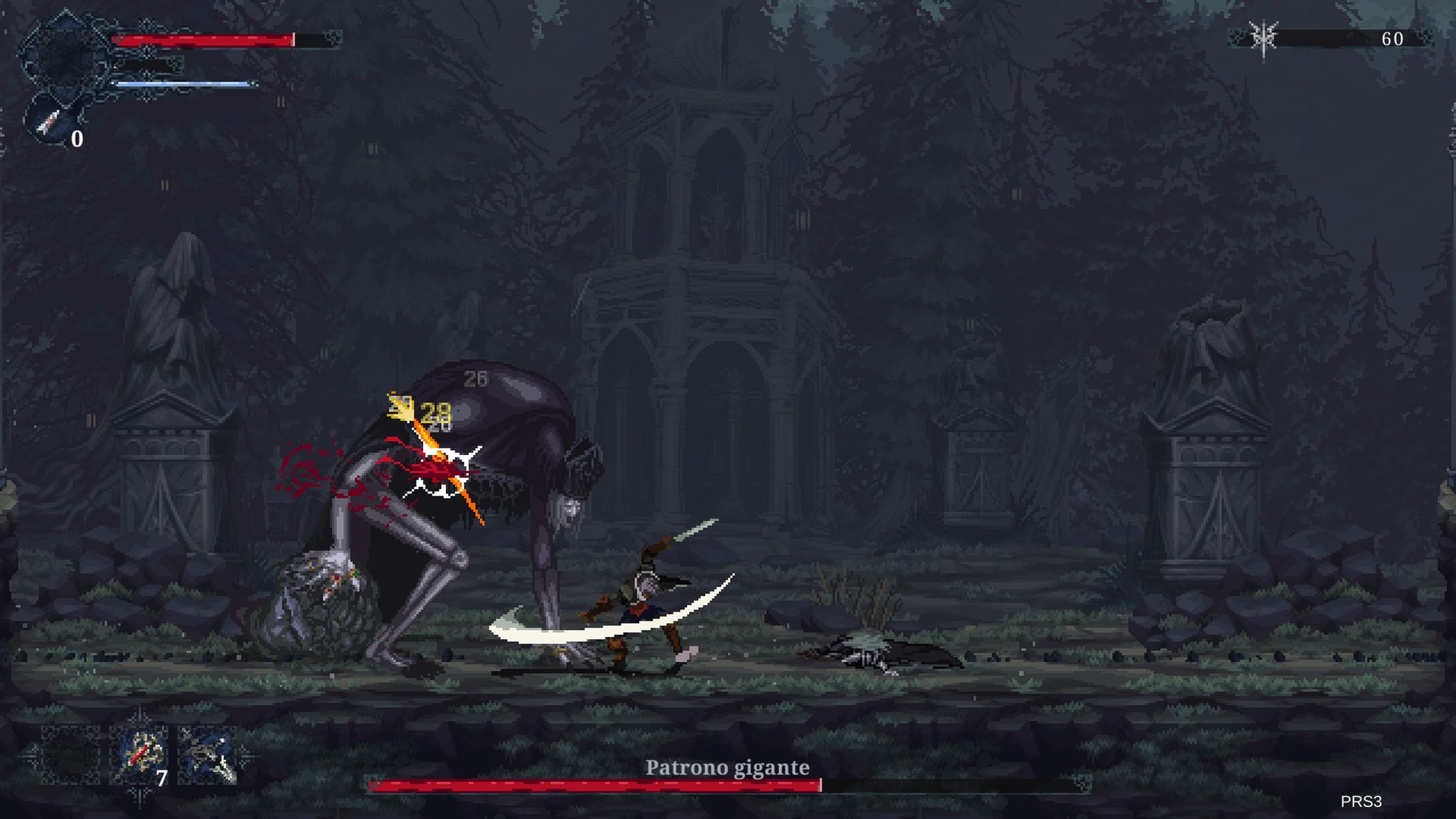Screen dimensions: 1456x819
Task: Select the Patrono gigante boss name label
Action: tap(727, 767)
